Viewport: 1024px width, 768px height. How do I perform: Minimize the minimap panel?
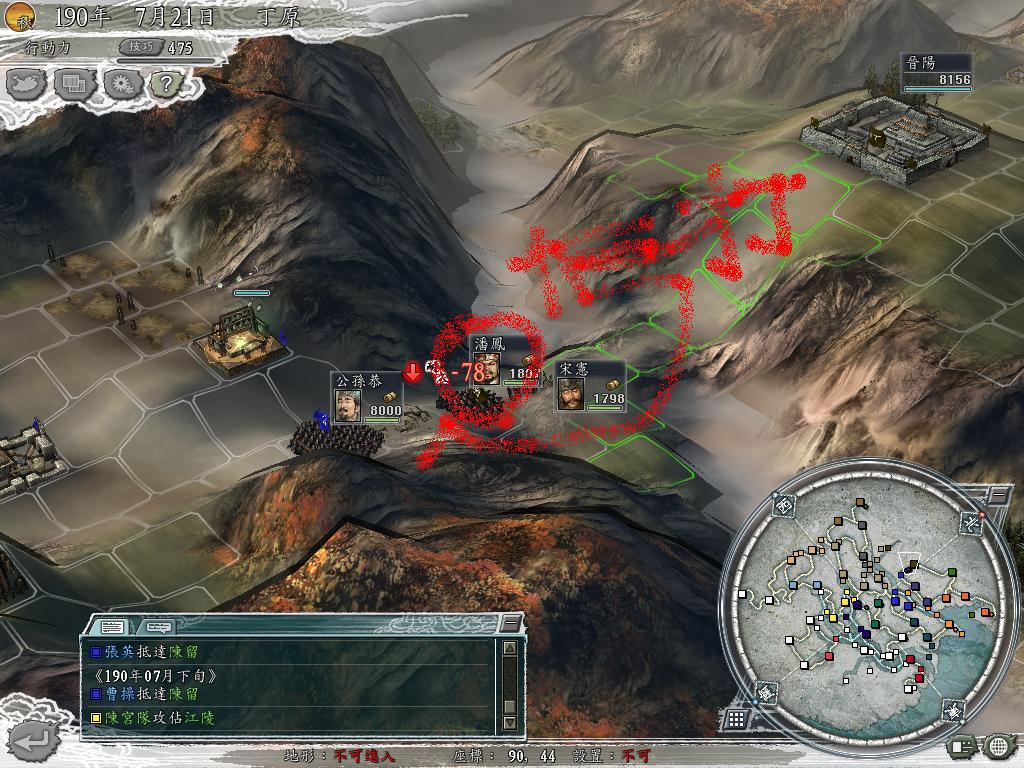pos(997,495)
